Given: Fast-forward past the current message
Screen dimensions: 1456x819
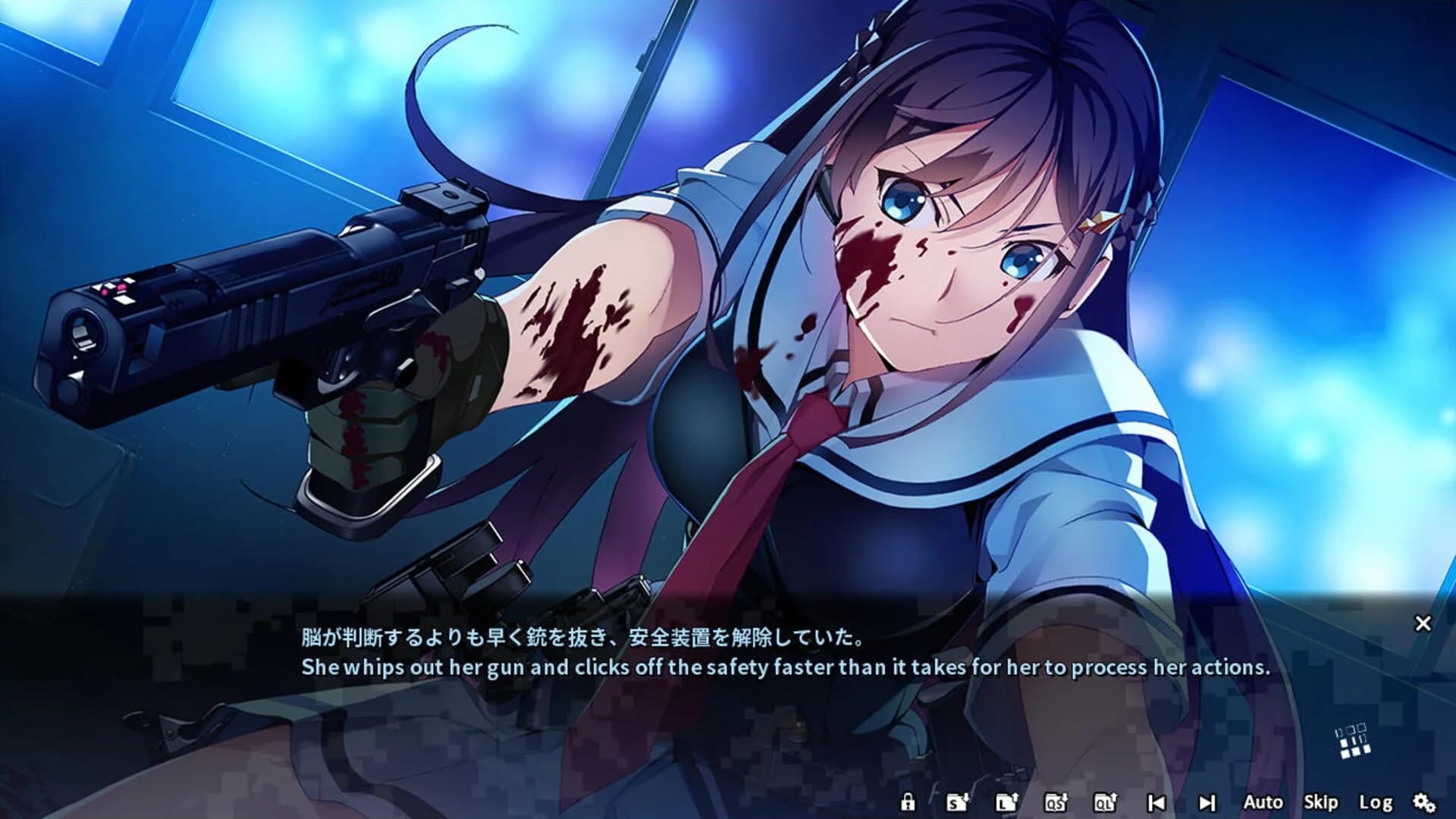Looking at the screenshot, I should click(1207, 802).
